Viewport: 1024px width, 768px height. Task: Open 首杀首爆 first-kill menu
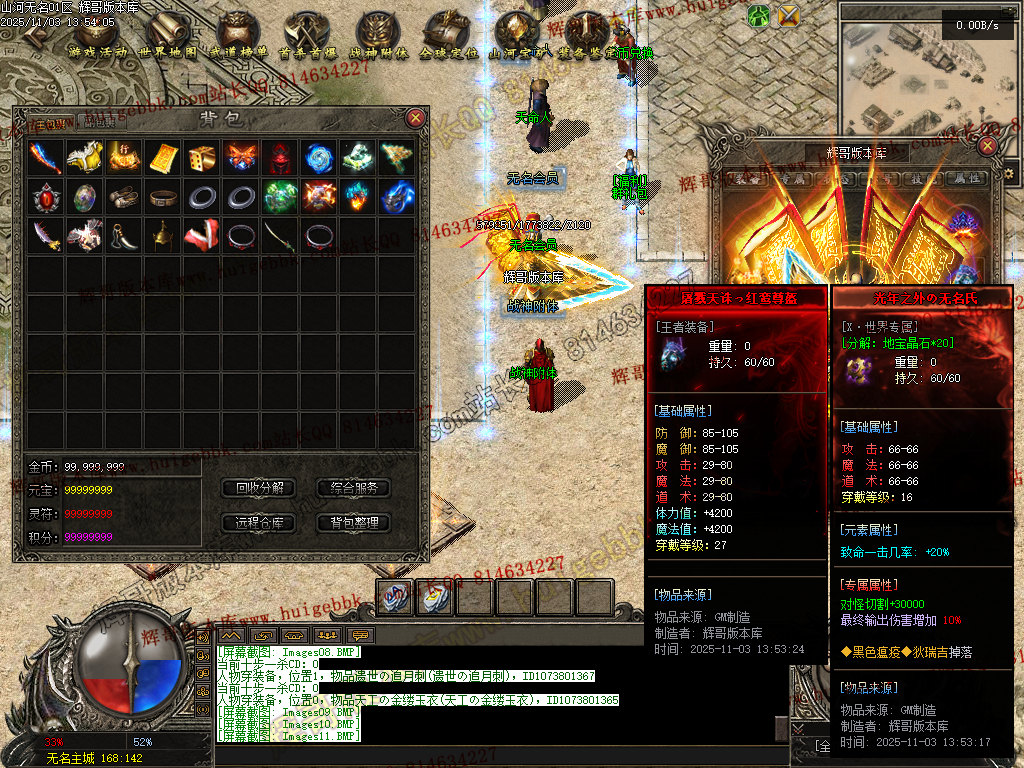[307, 36]
